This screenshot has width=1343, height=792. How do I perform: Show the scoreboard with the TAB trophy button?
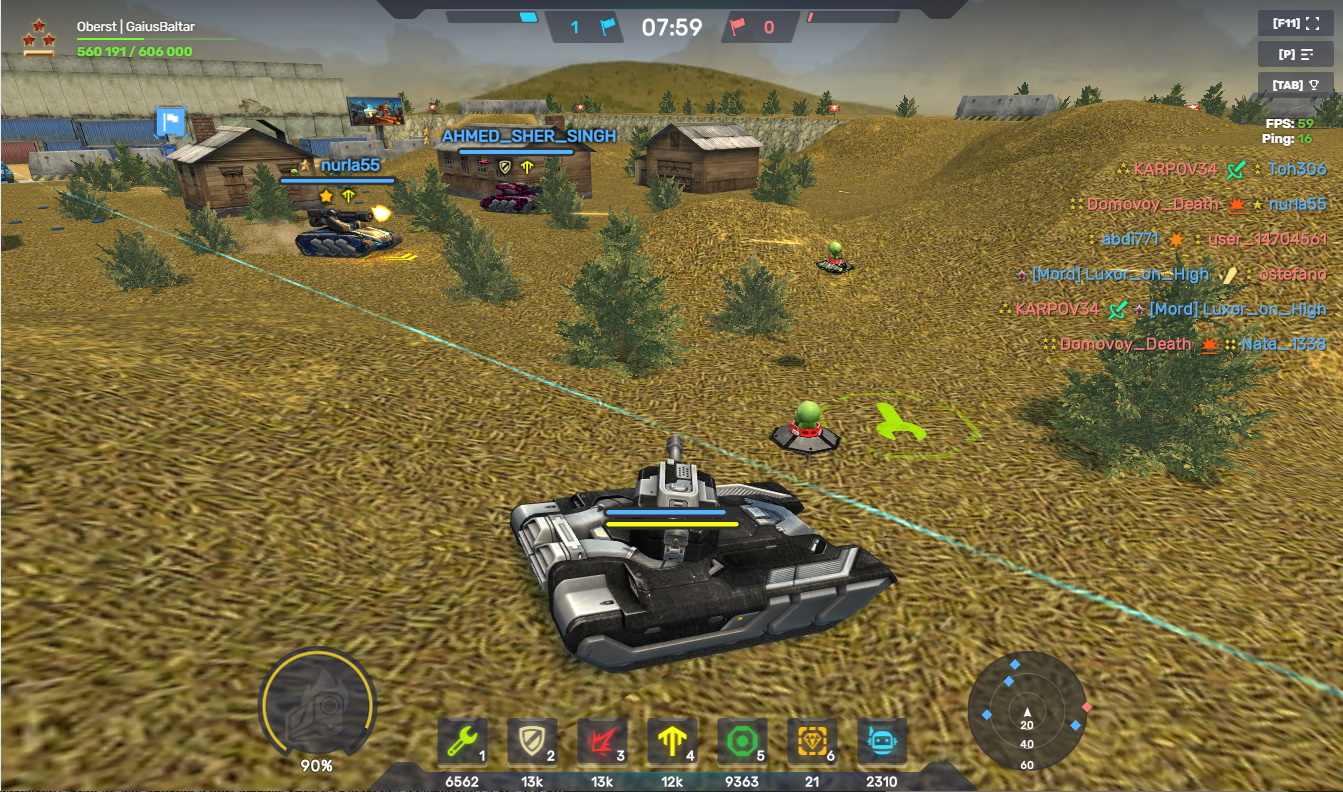1295,85
